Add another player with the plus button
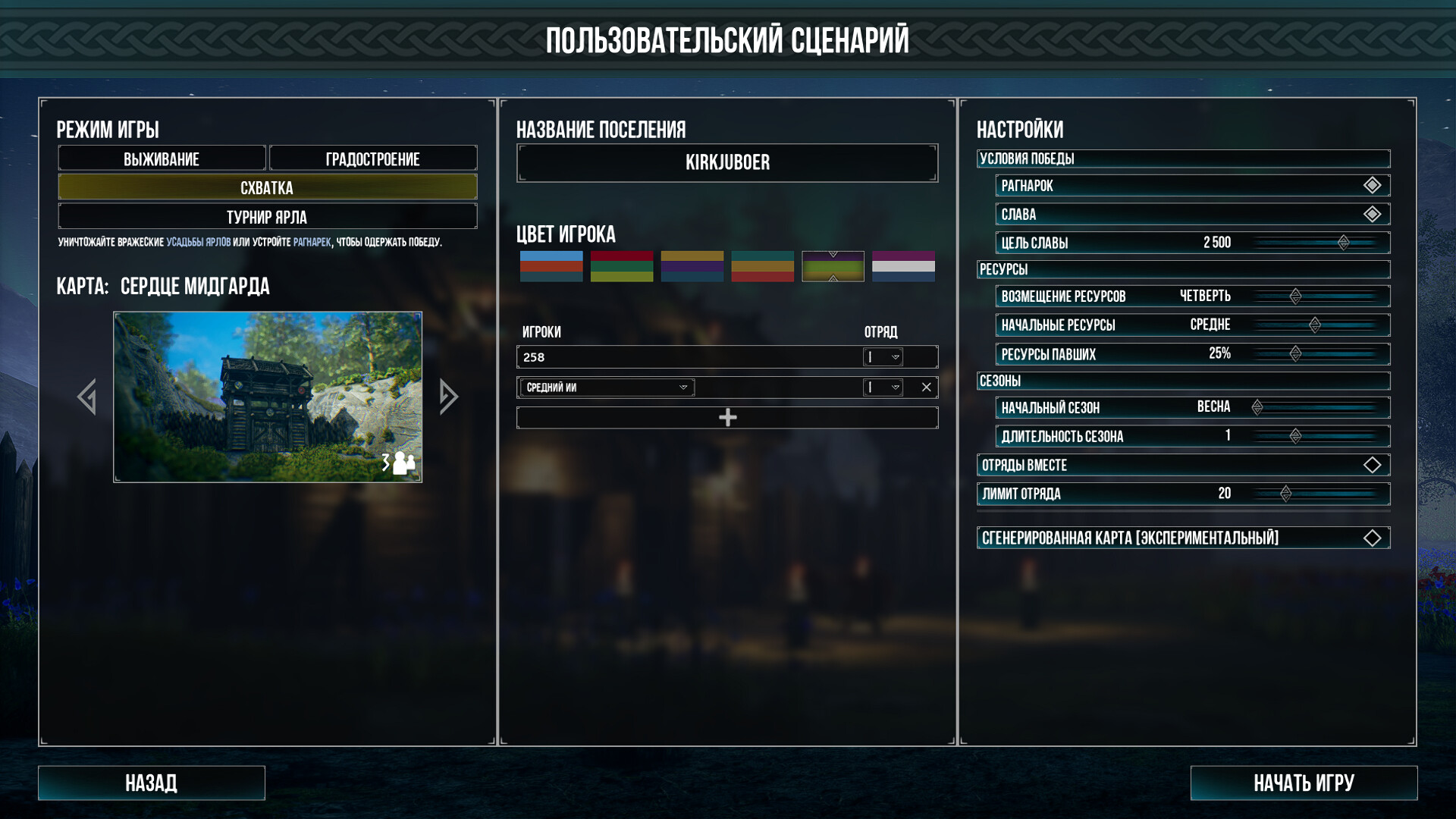This screenshot has height=819, width=1456. tap(726, 418)
